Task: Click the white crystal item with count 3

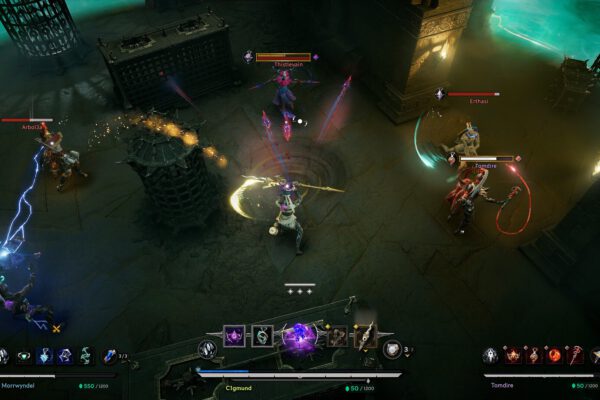Action: pyautogui.click(x=392, y=349)
